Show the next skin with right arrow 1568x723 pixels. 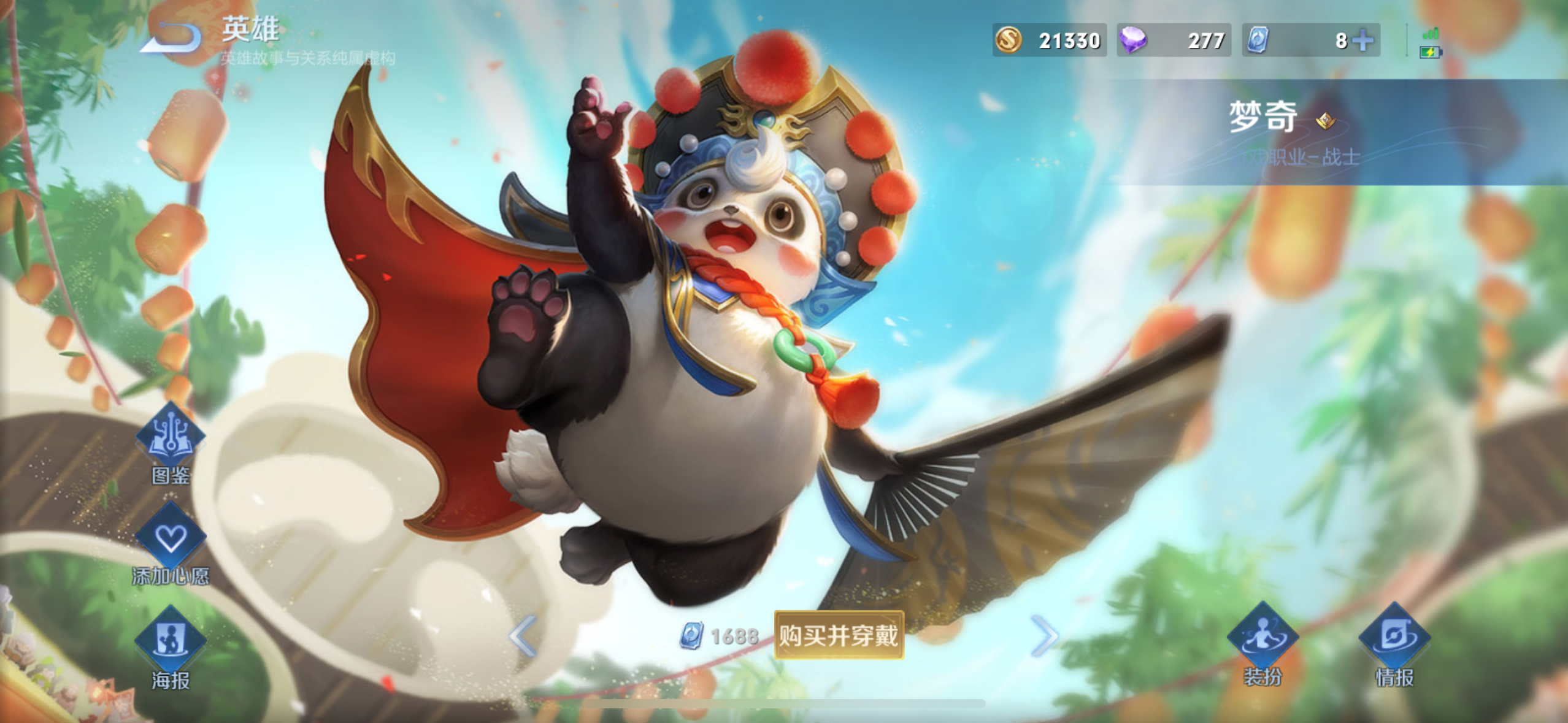(1044, 635)
